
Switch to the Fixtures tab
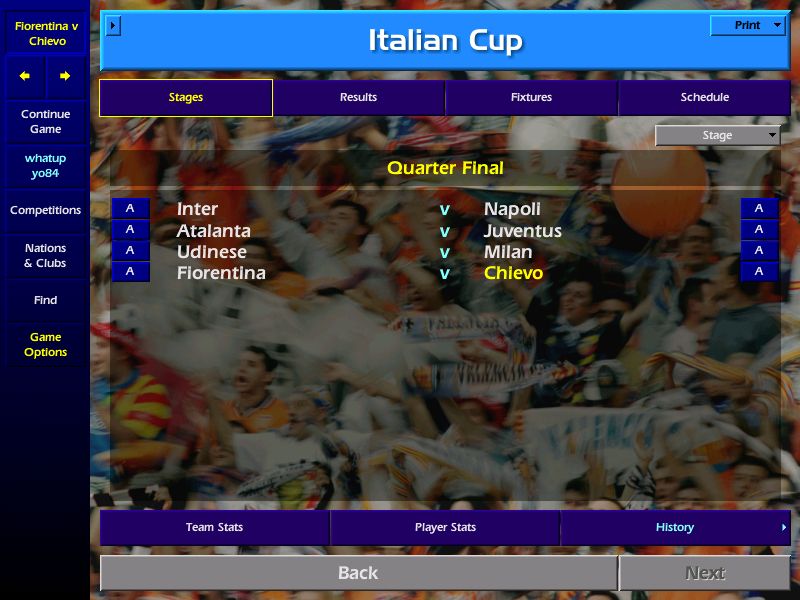pyautogui.click(x=531, y=97)
